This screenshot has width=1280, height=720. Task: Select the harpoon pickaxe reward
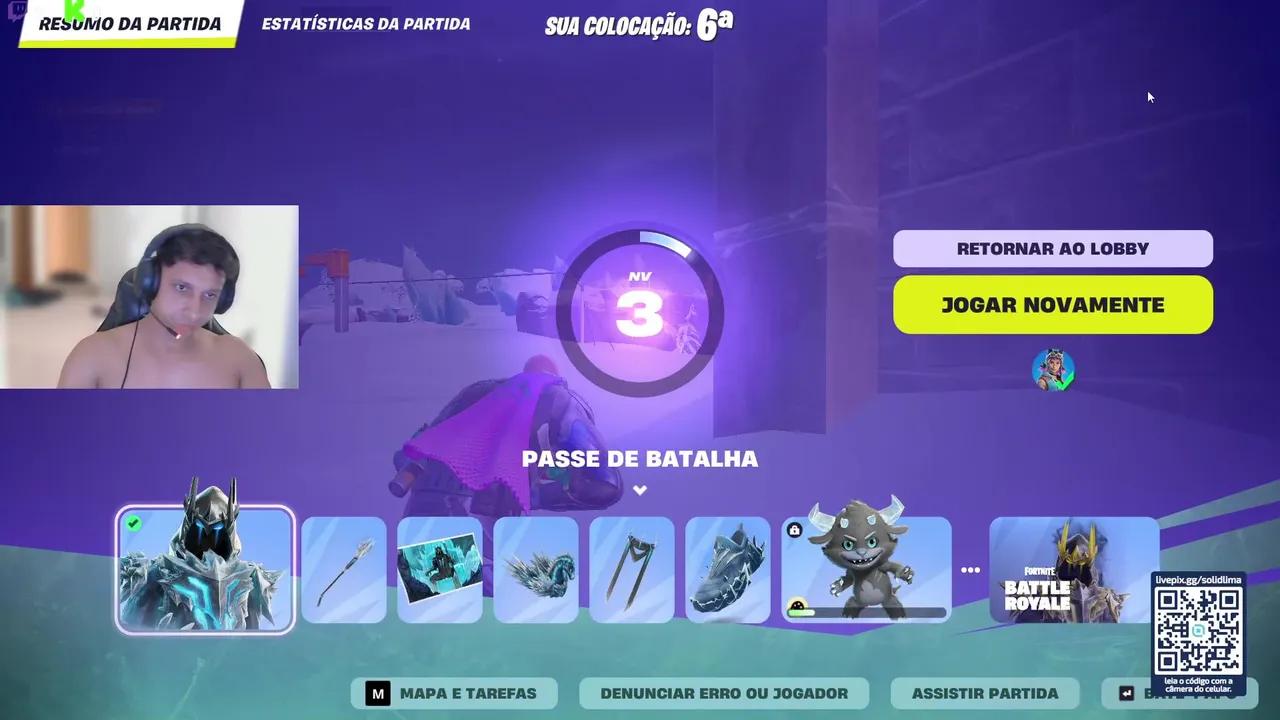tap(343, 568)
